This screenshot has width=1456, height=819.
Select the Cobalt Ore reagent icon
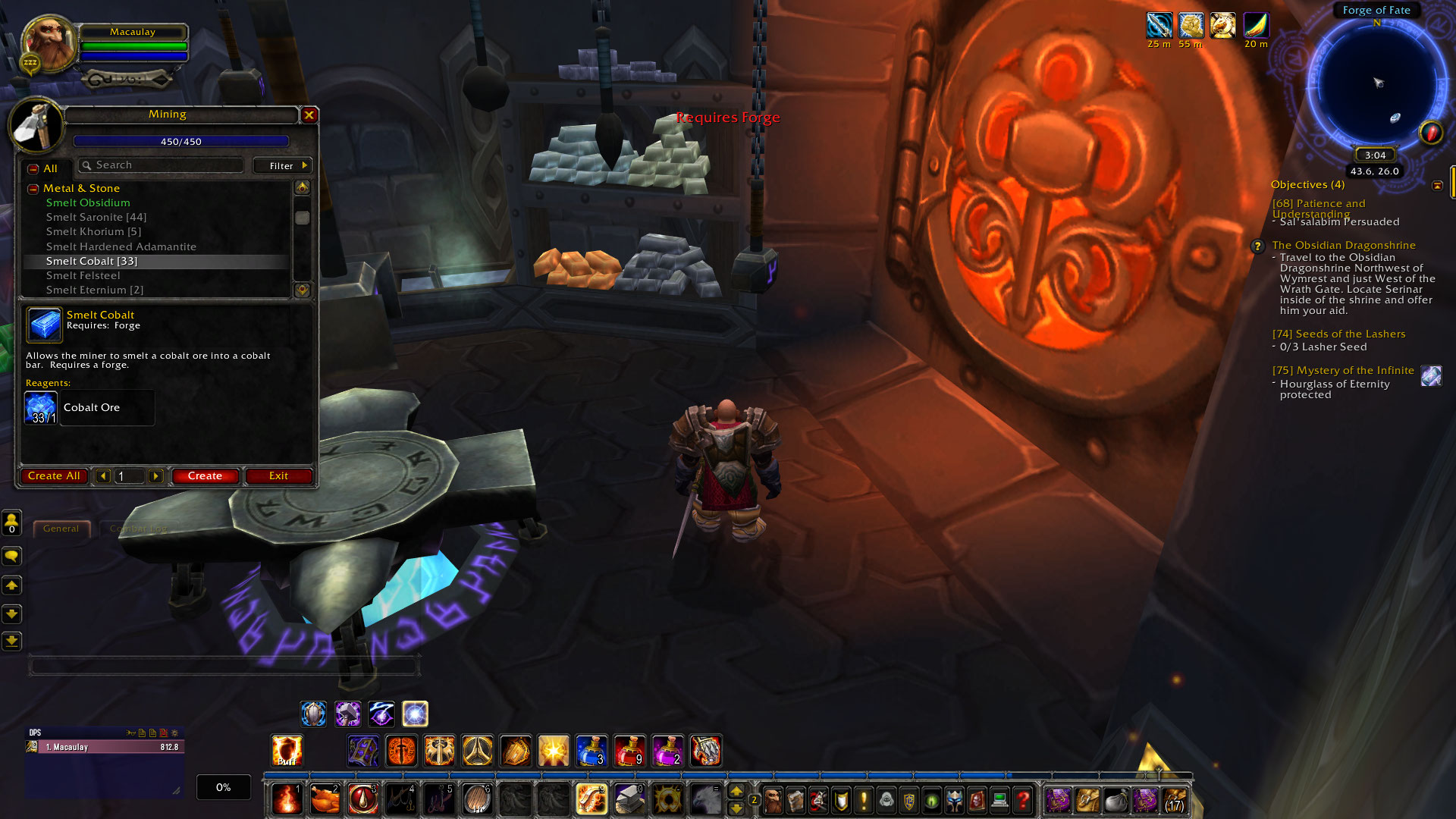click(x=41, y=407)
